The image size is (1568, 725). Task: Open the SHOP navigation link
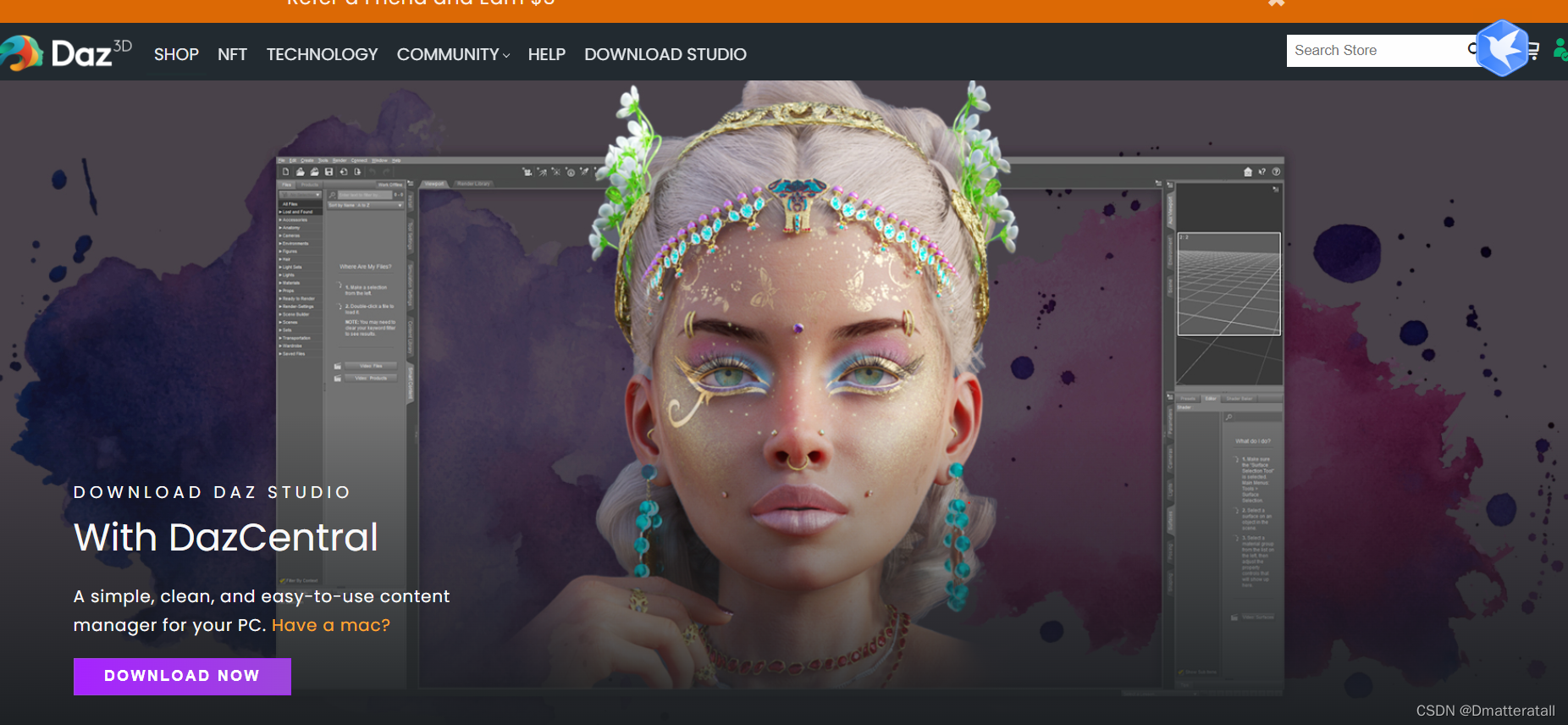click(x=176, y=54)
